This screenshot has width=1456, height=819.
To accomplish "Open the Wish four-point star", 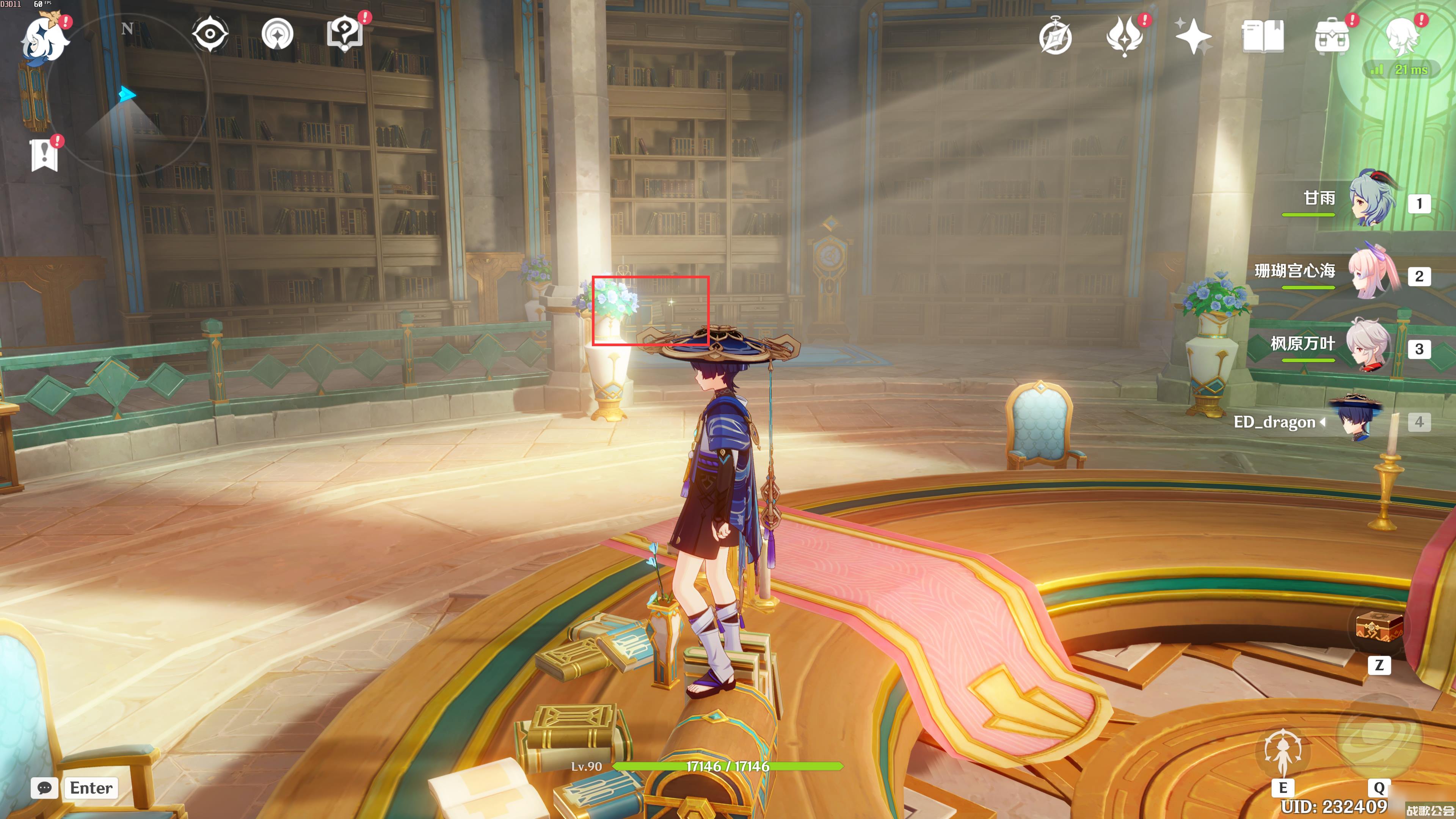I will (1192, 36).
